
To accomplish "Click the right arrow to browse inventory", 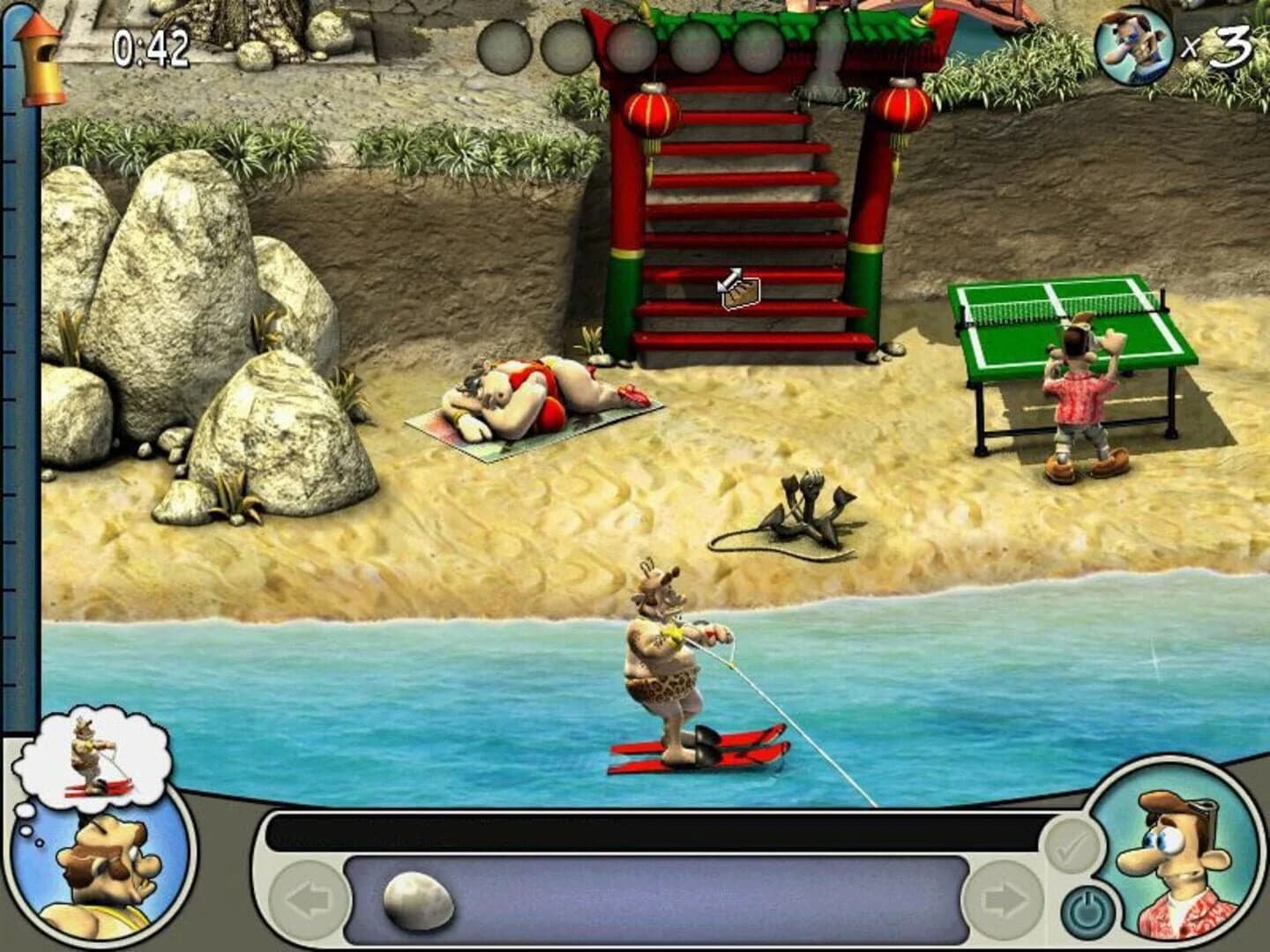I will coord(1005,901).
